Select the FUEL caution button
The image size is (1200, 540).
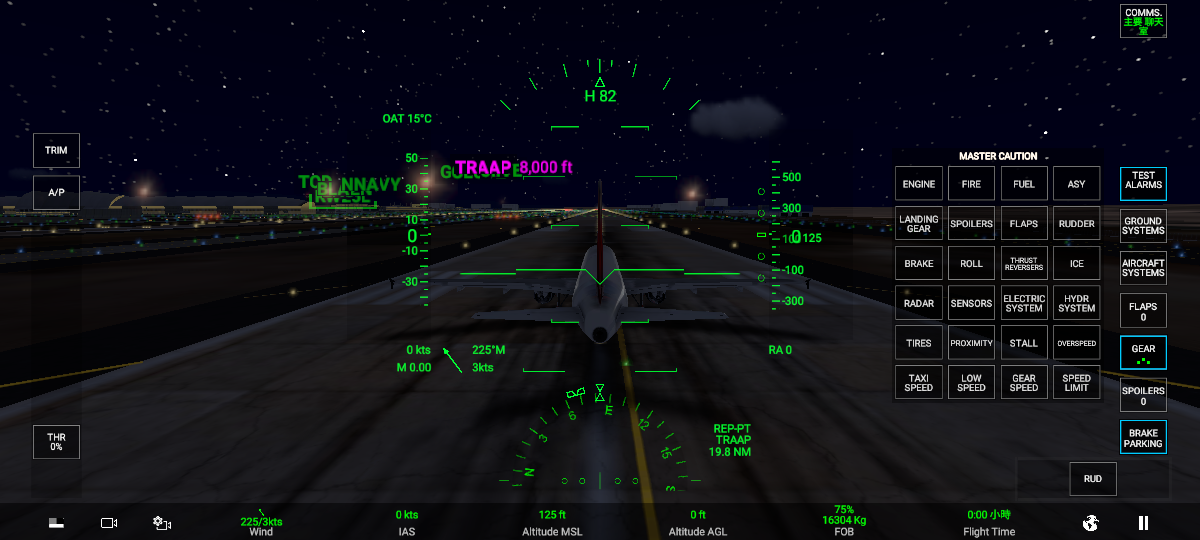coord(1024,184)
